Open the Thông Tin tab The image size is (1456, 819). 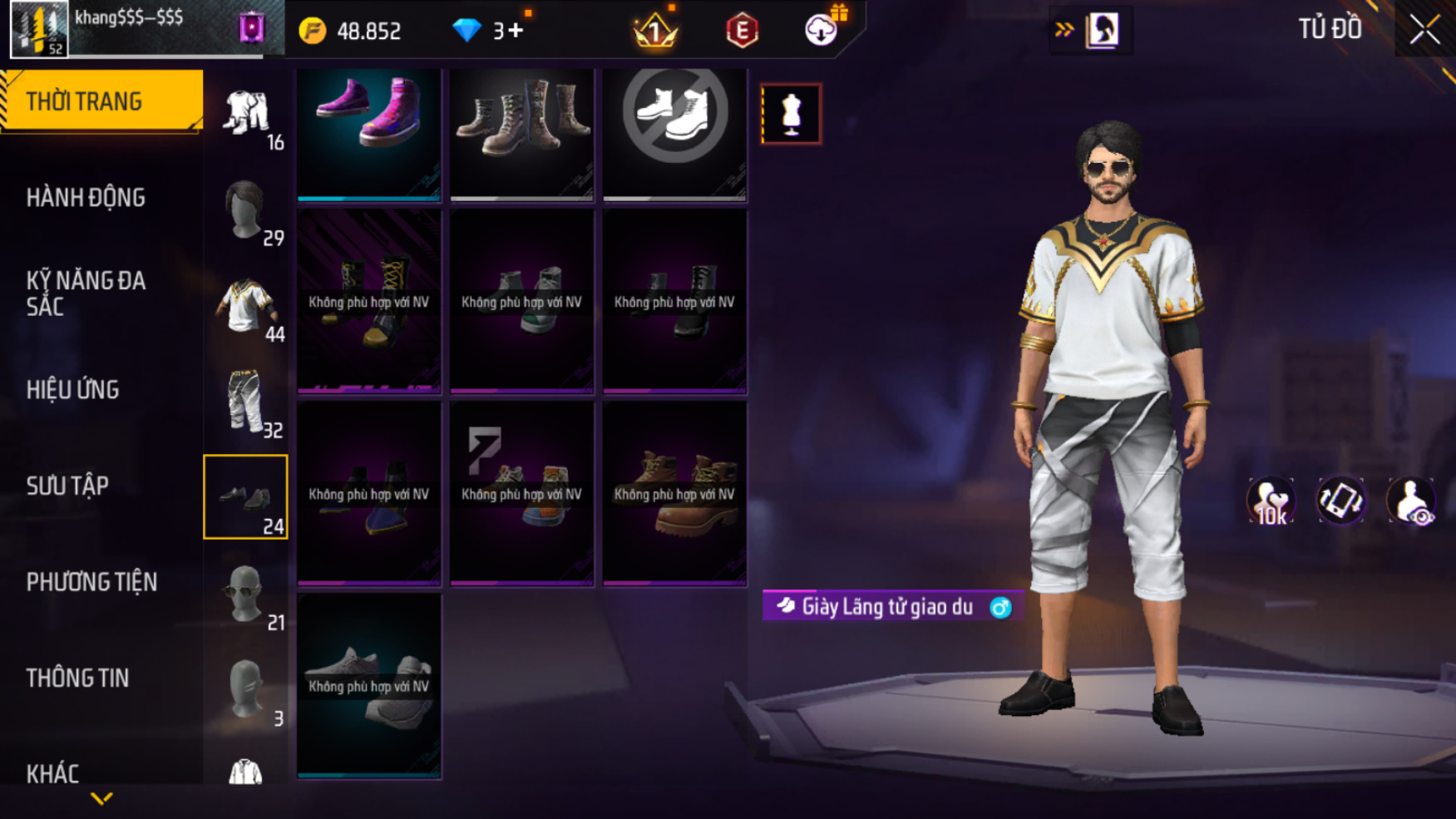77,678
